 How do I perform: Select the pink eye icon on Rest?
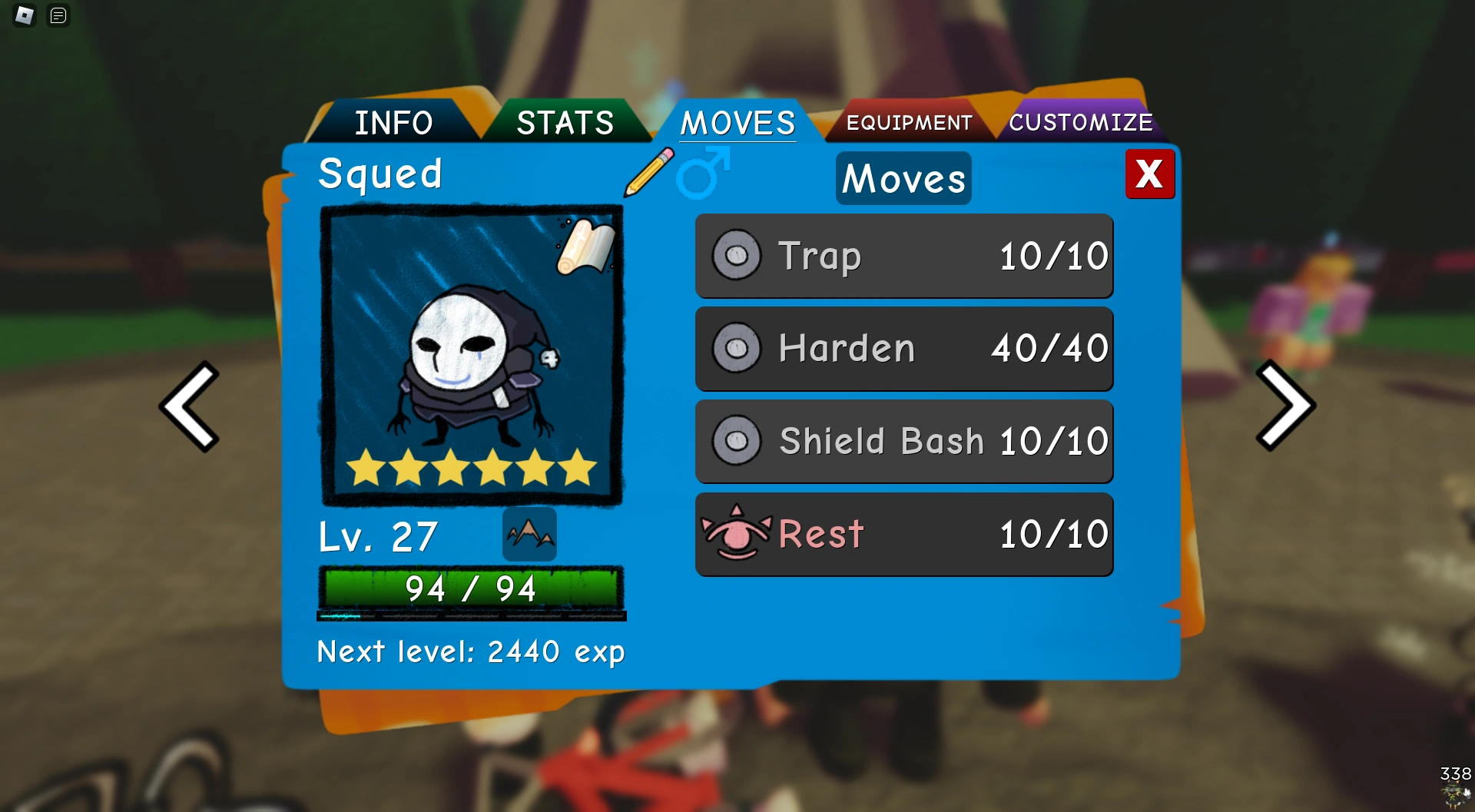click(x=736, y=534)
